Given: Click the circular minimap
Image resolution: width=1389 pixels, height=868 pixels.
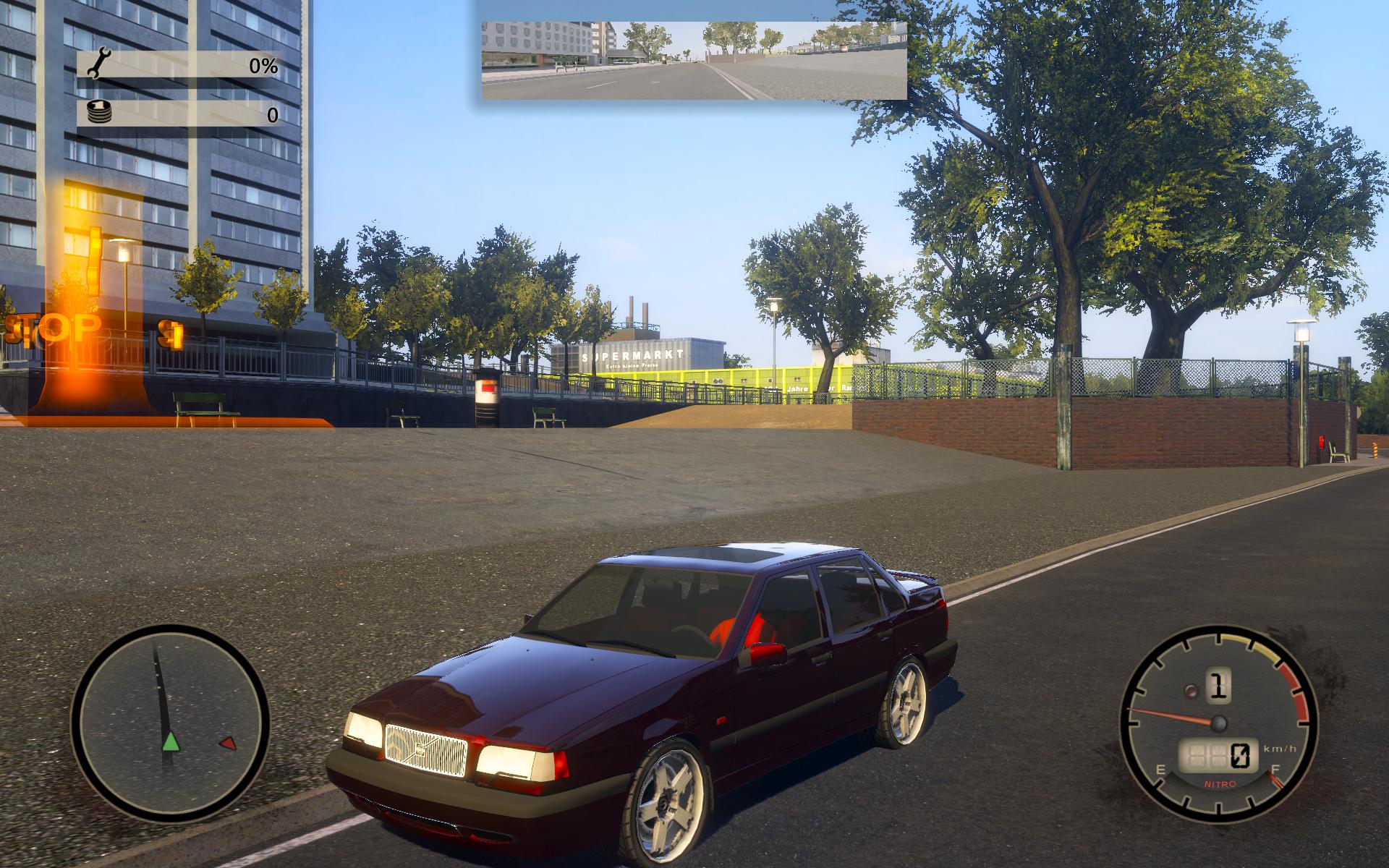Looking at the screenshot, I should [170, 724].
